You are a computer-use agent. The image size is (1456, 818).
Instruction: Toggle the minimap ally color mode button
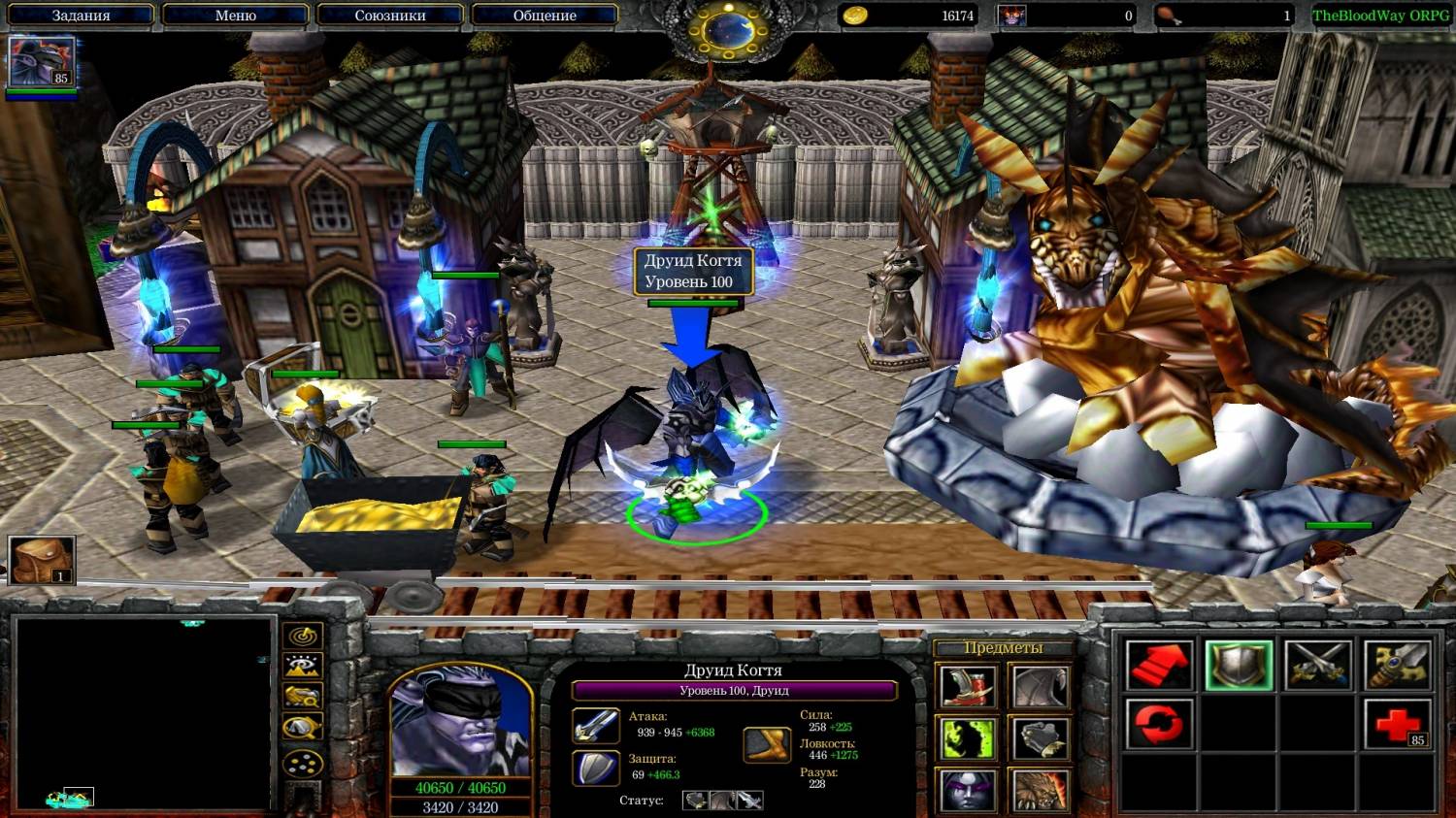303,697
